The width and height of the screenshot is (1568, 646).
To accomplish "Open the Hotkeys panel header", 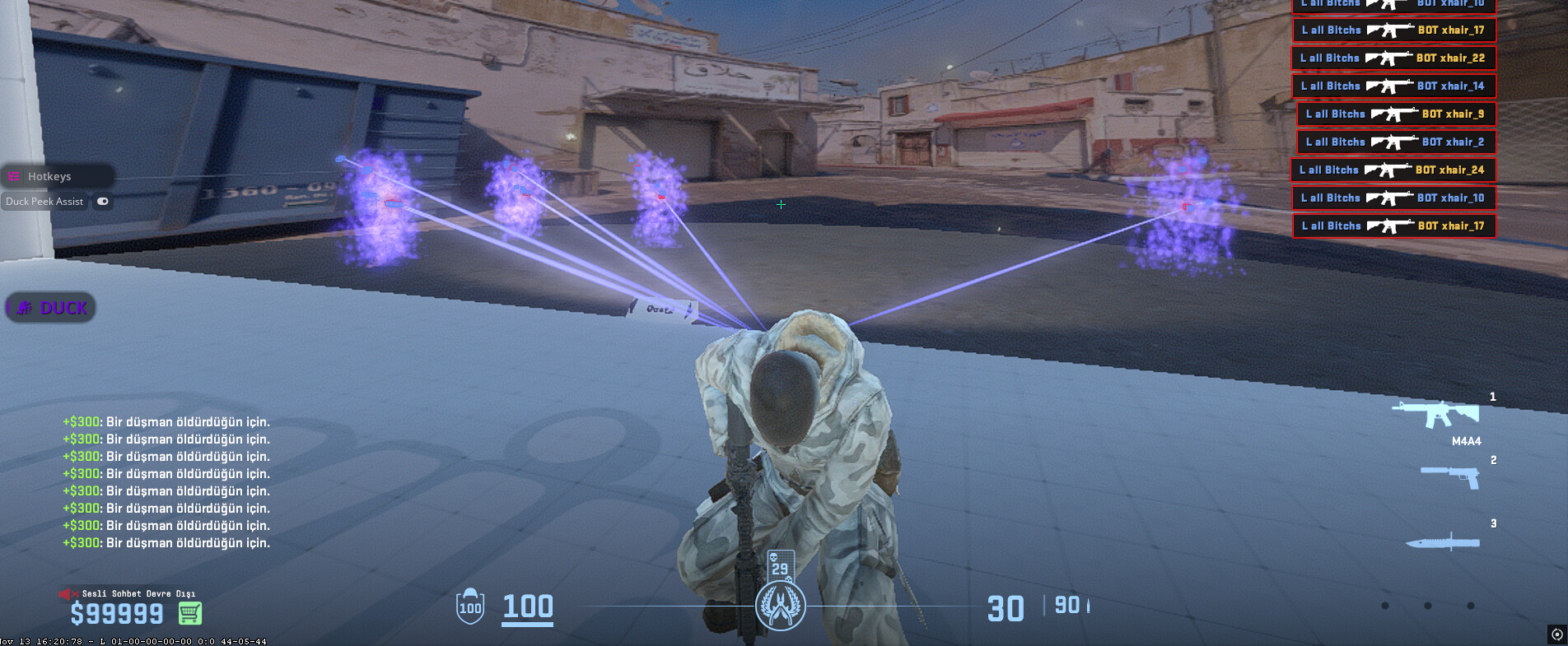I will 49,176.
